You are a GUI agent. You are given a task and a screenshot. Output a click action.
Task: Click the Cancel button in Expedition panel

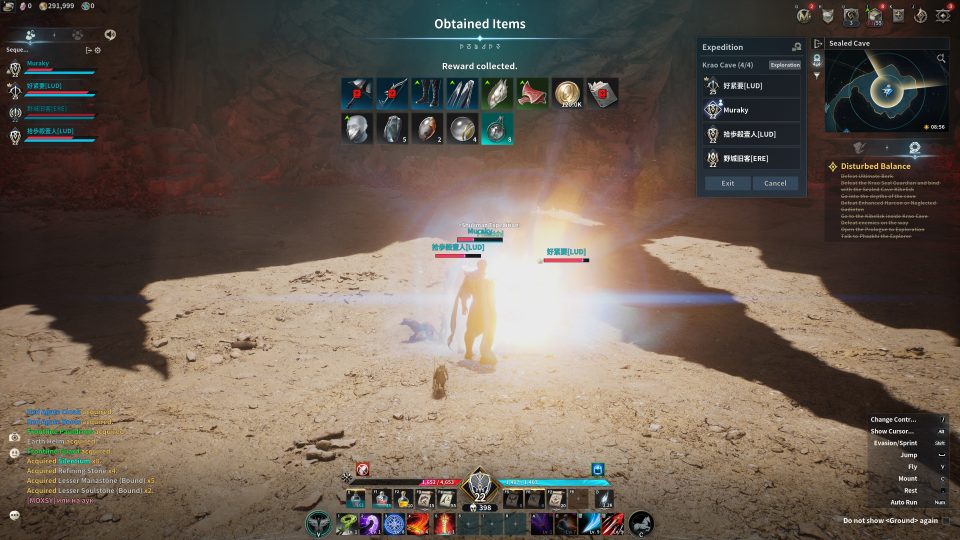click(775, 183)
